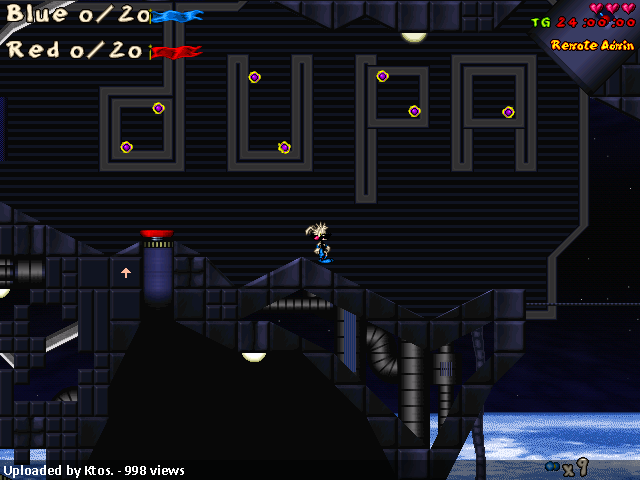Select the blaster ammo weapon icon
Screen dimensions: 640x480
[551, 466]
